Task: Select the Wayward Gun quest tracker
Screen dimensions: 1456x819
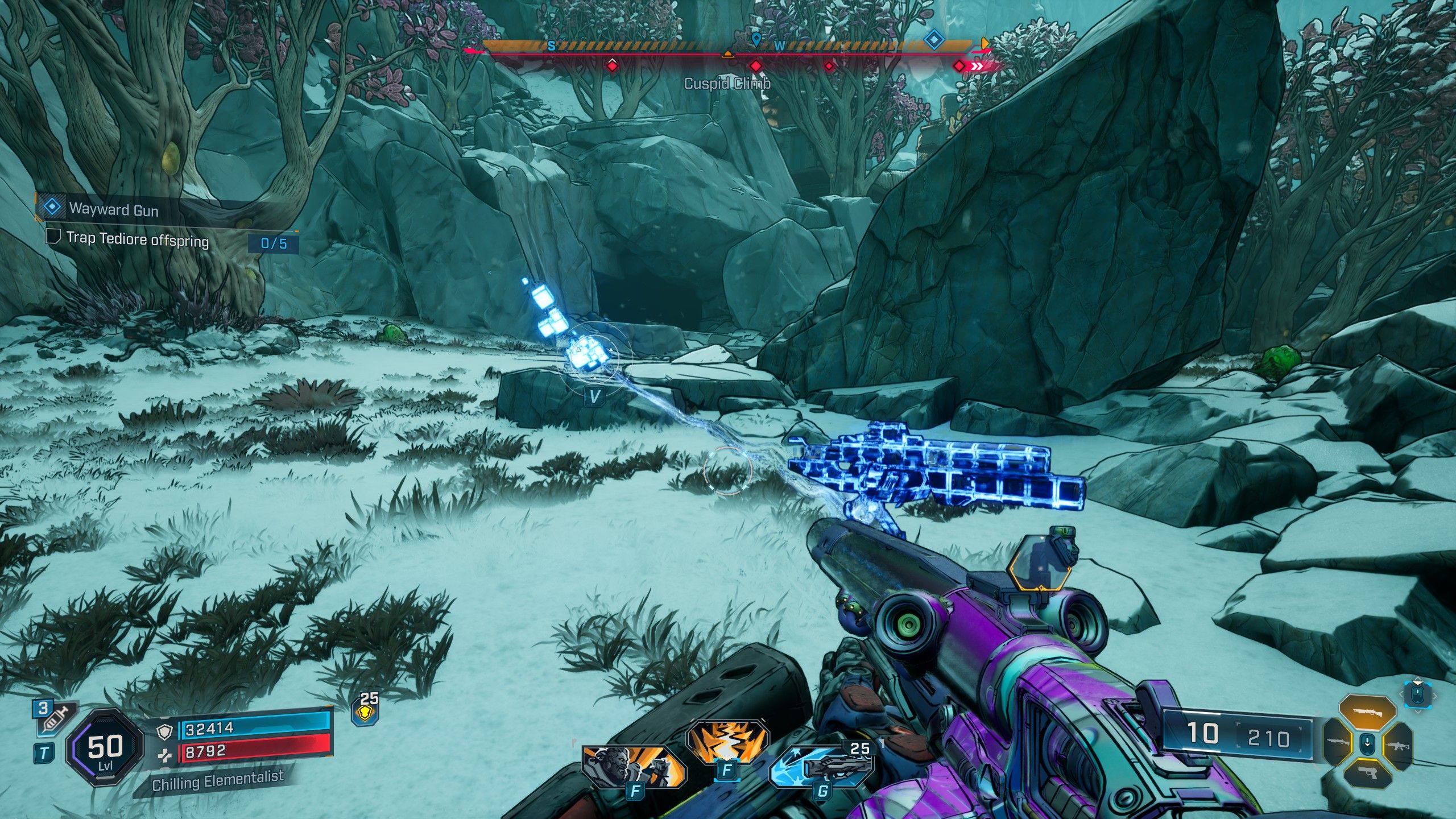Action: pyautogui.click(x=114, y=209)
